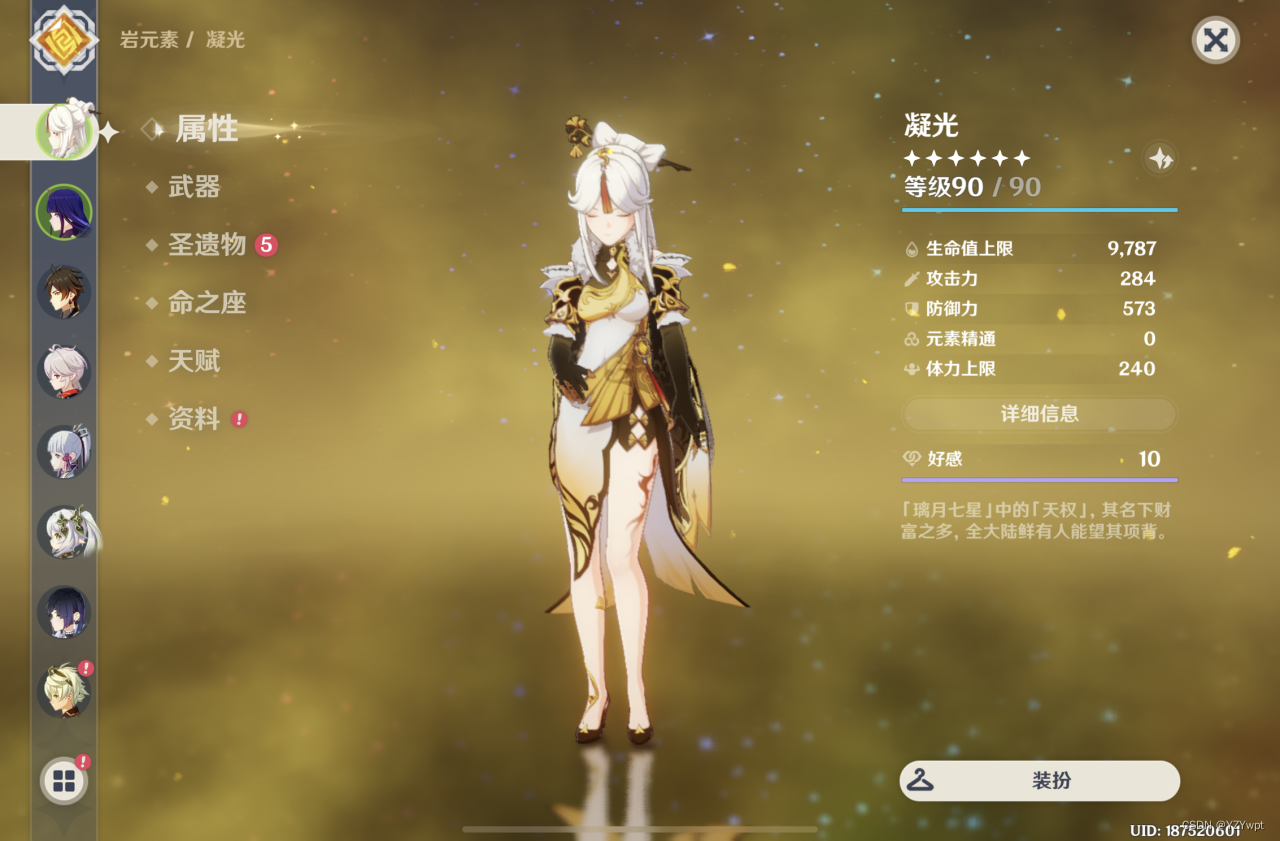Choose the blonde character portrait with alert badge
This screenshot has height=841, width=1280.
(x=64, y=690)
